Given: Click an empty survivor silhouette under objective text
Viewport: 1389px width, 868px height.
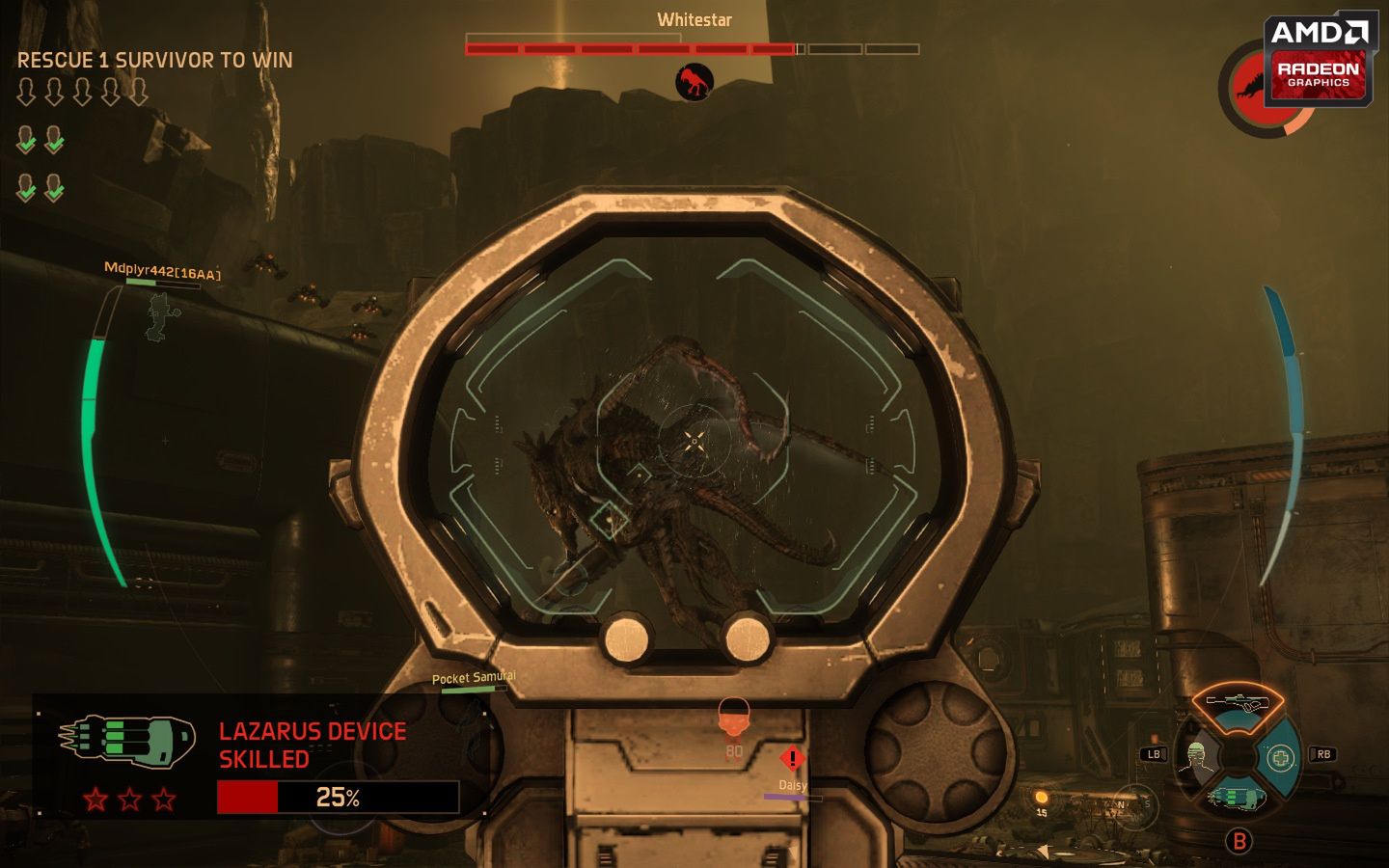Looking at the screenshot, I should (26, 91).
